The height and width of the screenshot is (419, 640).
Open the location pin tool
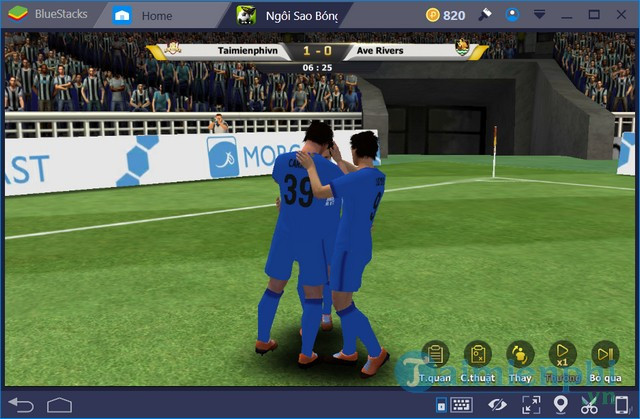pyautogui.click(x=560, y=405)
